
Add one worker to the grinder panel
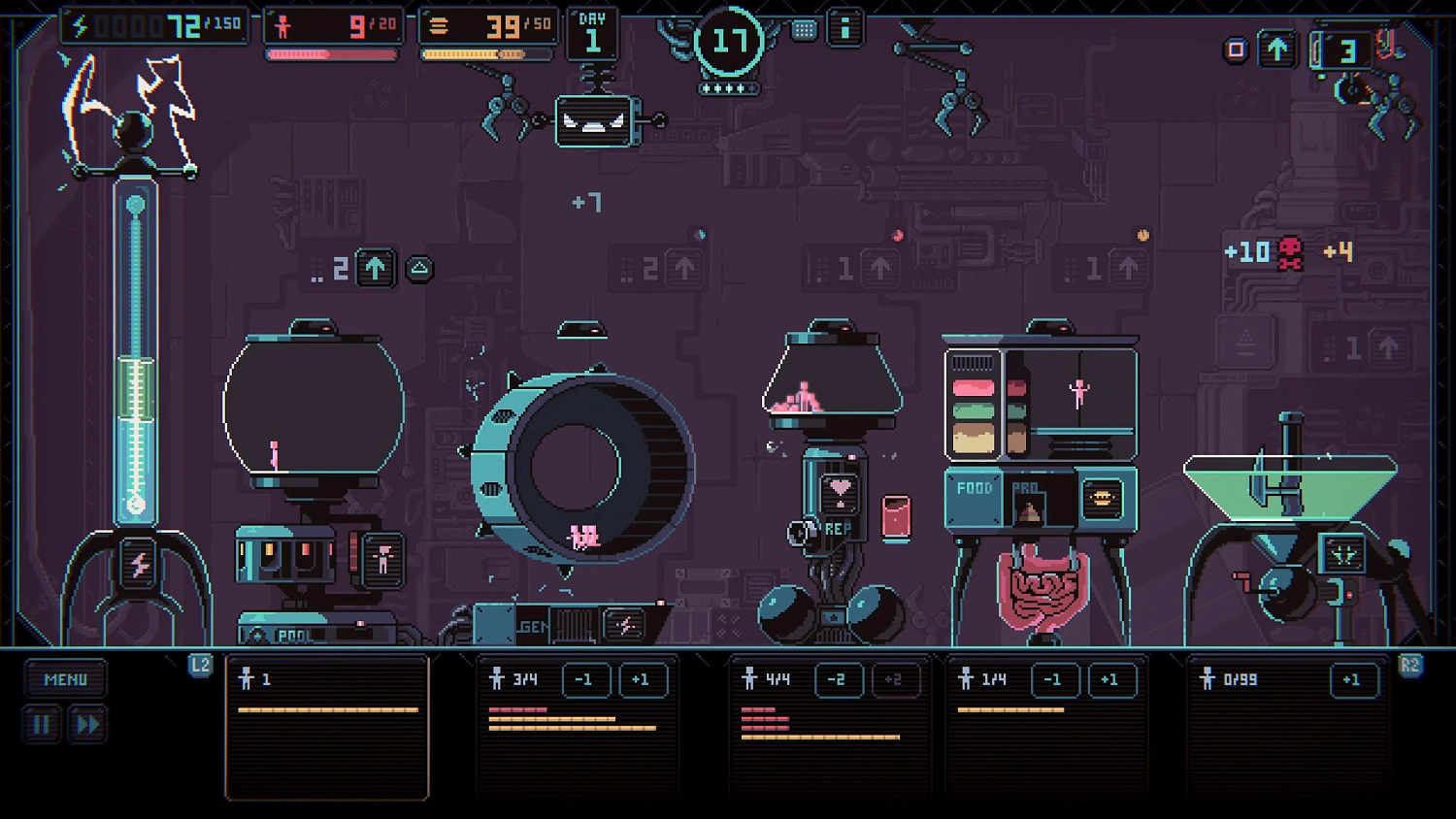(1352, 680)
